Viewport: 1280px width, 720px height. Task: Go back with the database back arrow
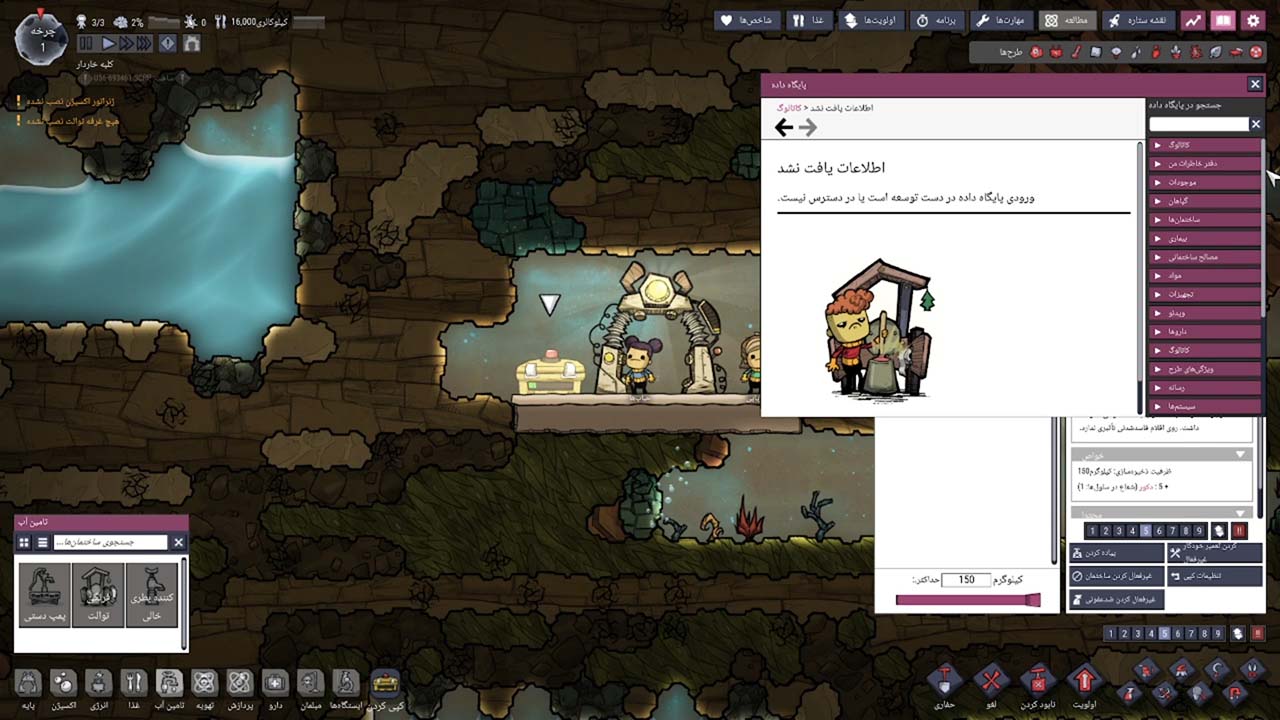[x=784, y=127]
